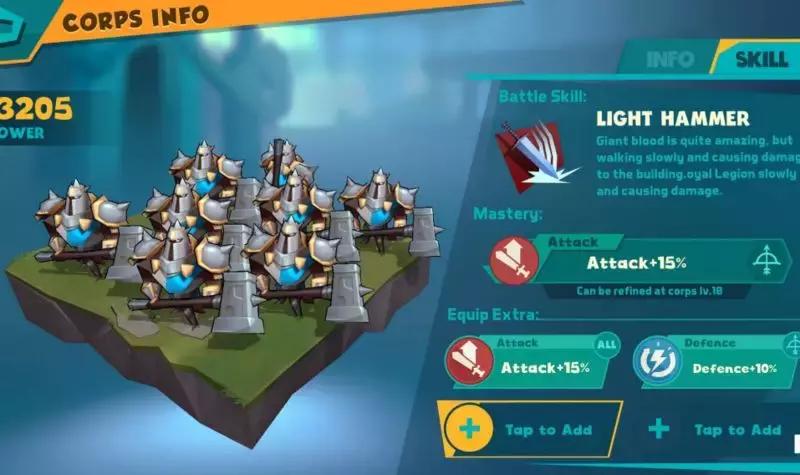Tap the yellow-outlined Tap to Add slot
This screenshot has height=475, width=800.
[x=530, y=430]
